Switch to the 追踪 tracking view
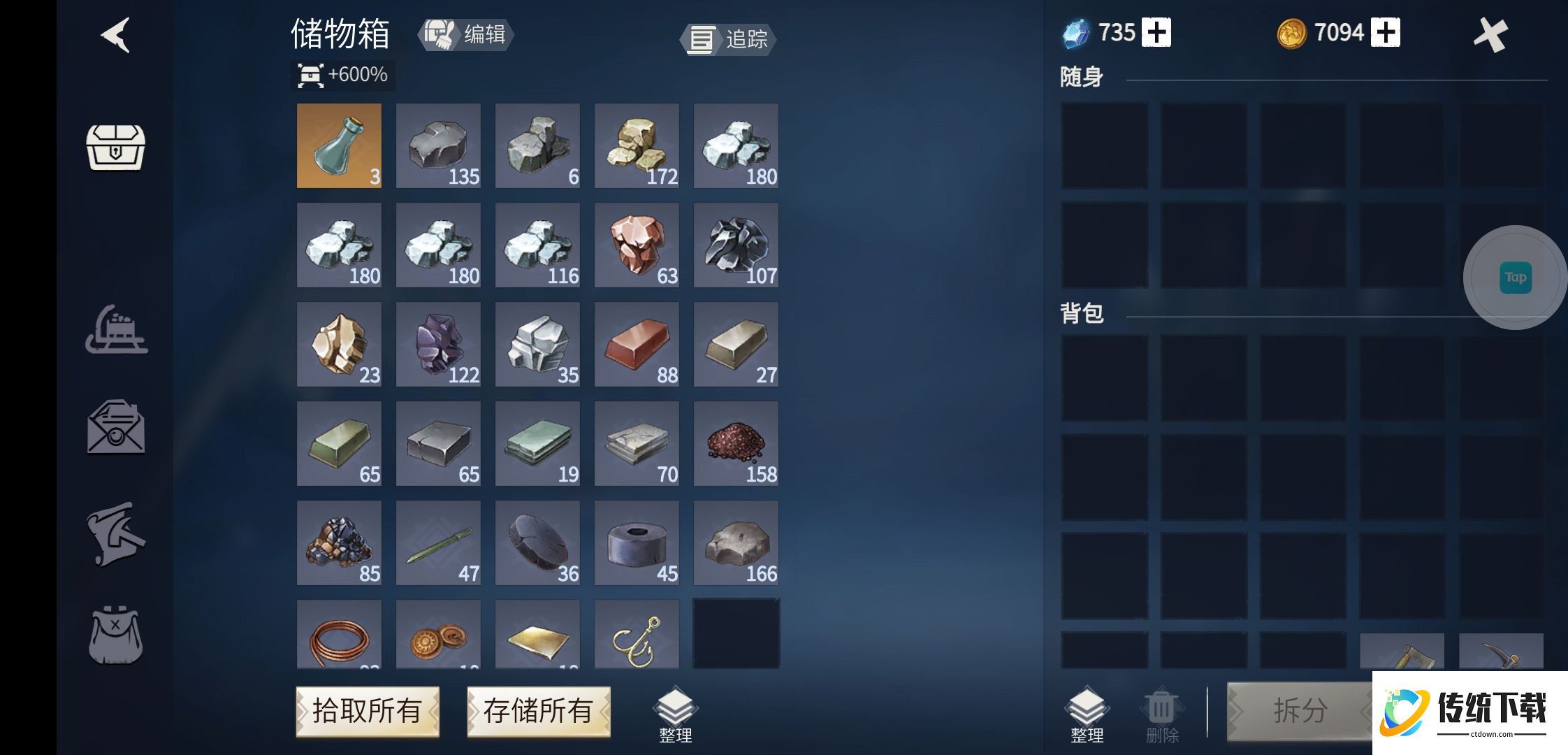 point(727,40)
